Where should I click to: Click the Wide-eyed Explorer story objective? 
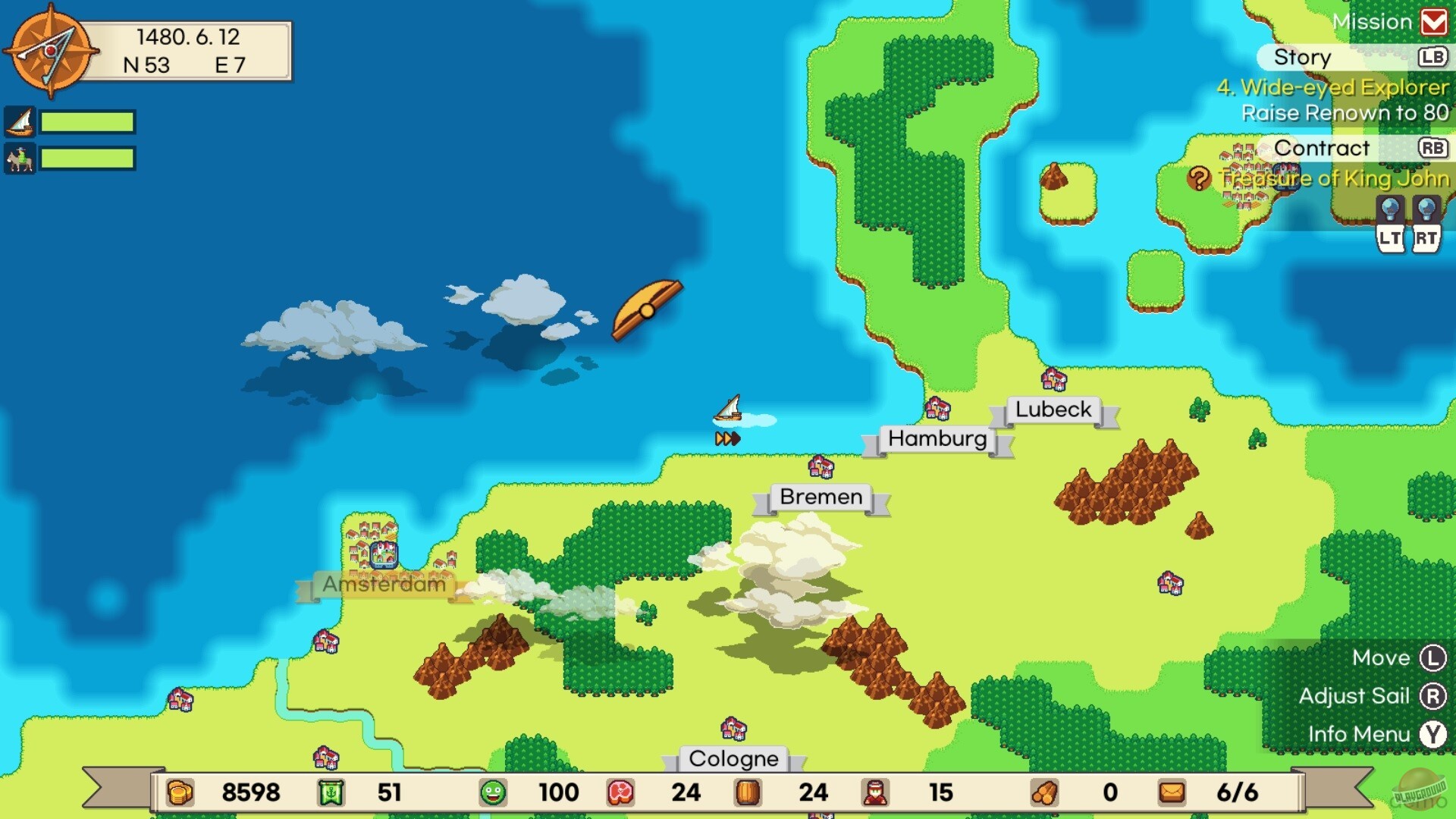tap(1331, 88)
